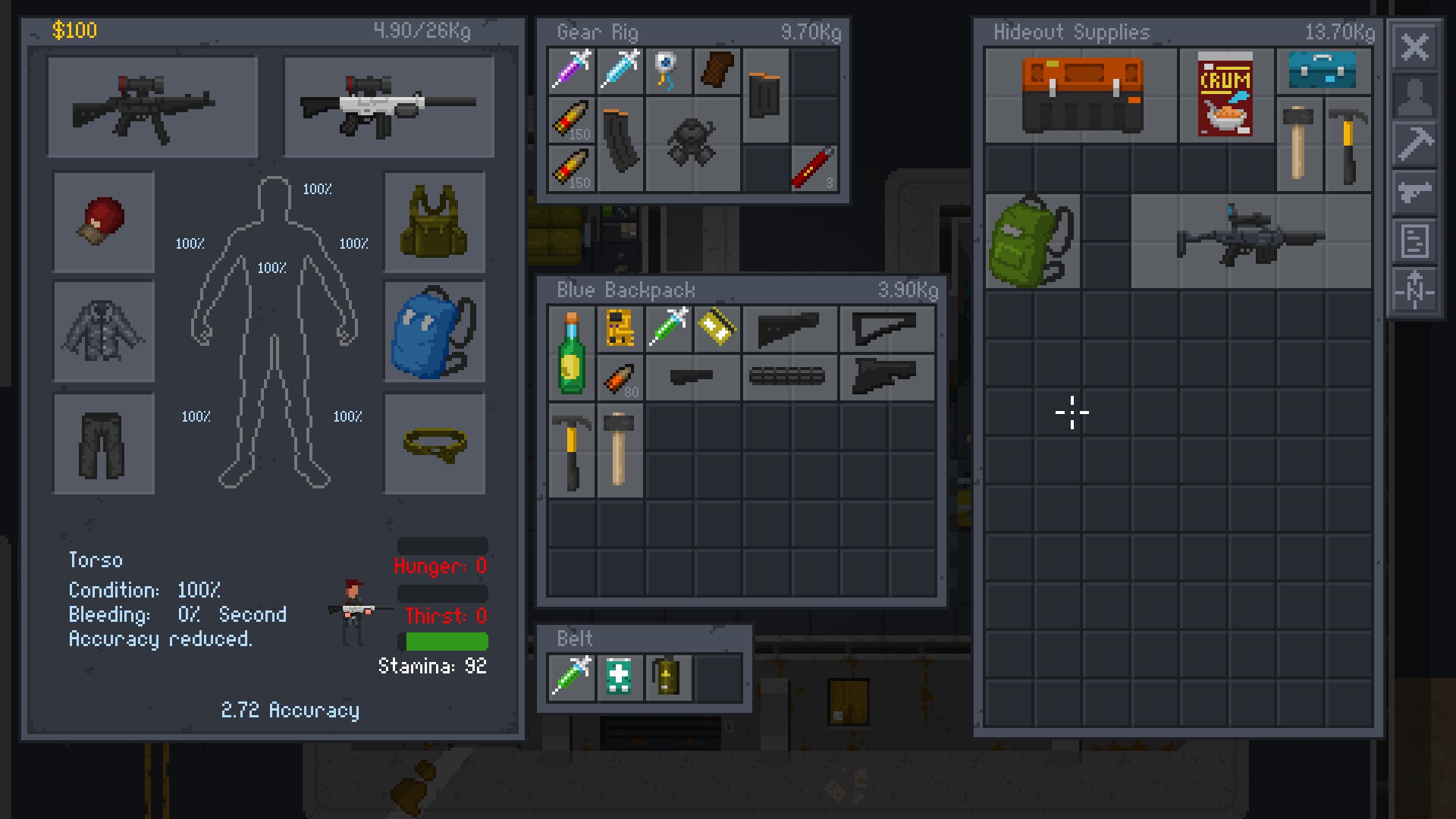The height and width of the screenshot is (819, 1456).
Task: Click the medkit on the Belt
Action: coord(619,677)
